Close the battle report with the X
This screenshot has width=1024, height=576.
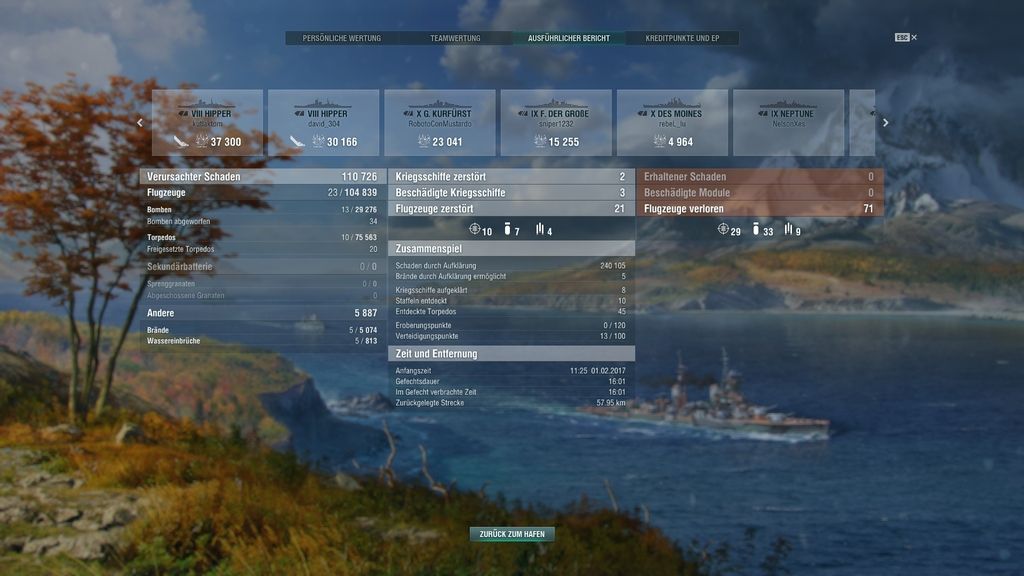(914, 38)
